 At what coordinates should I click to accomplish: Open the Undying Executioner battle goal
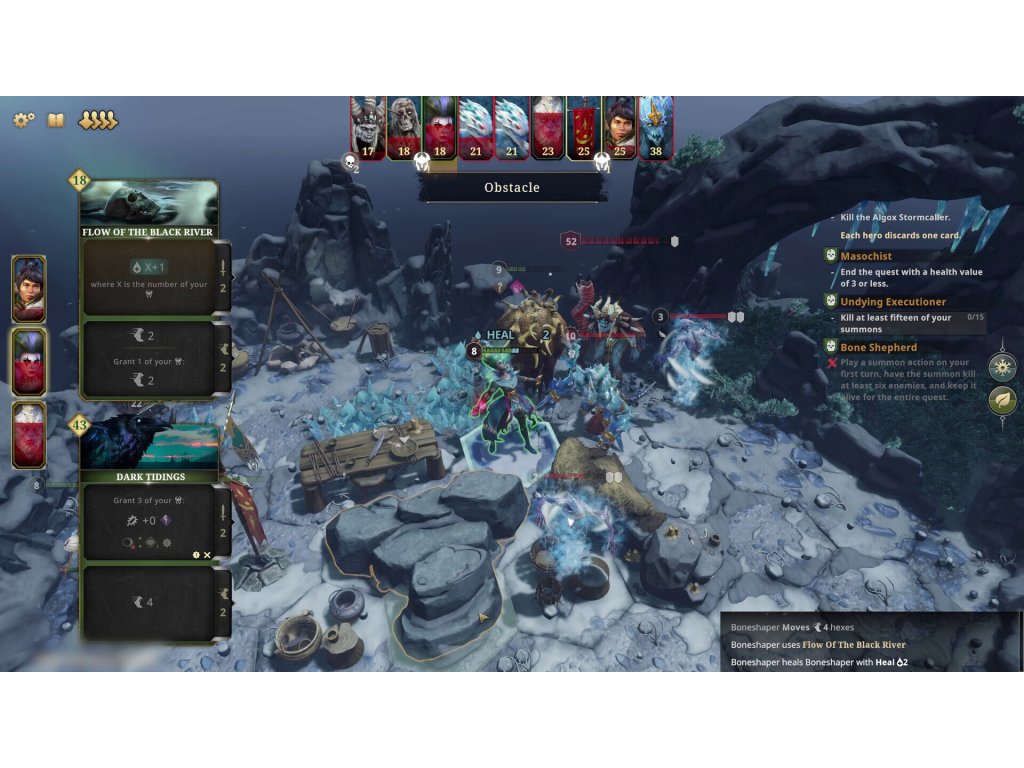892,302
